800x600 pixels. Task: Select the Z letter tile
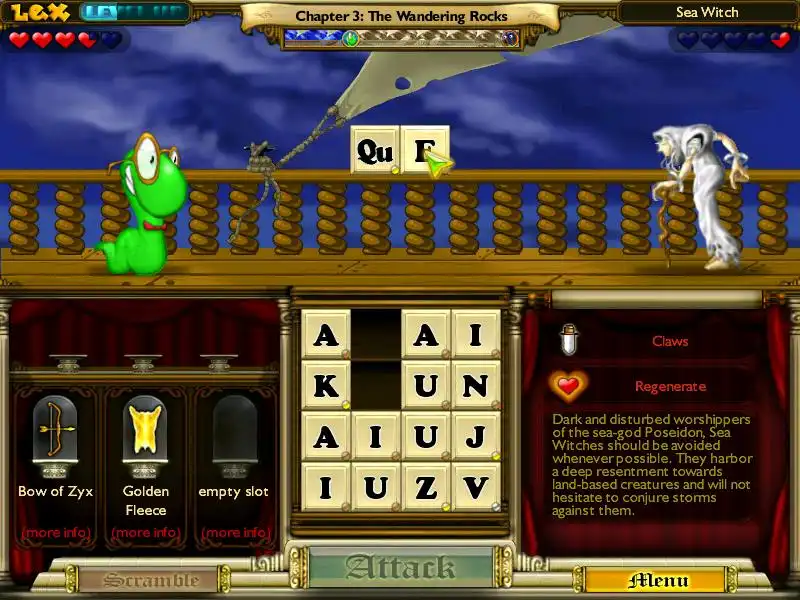tap(426, 488)
